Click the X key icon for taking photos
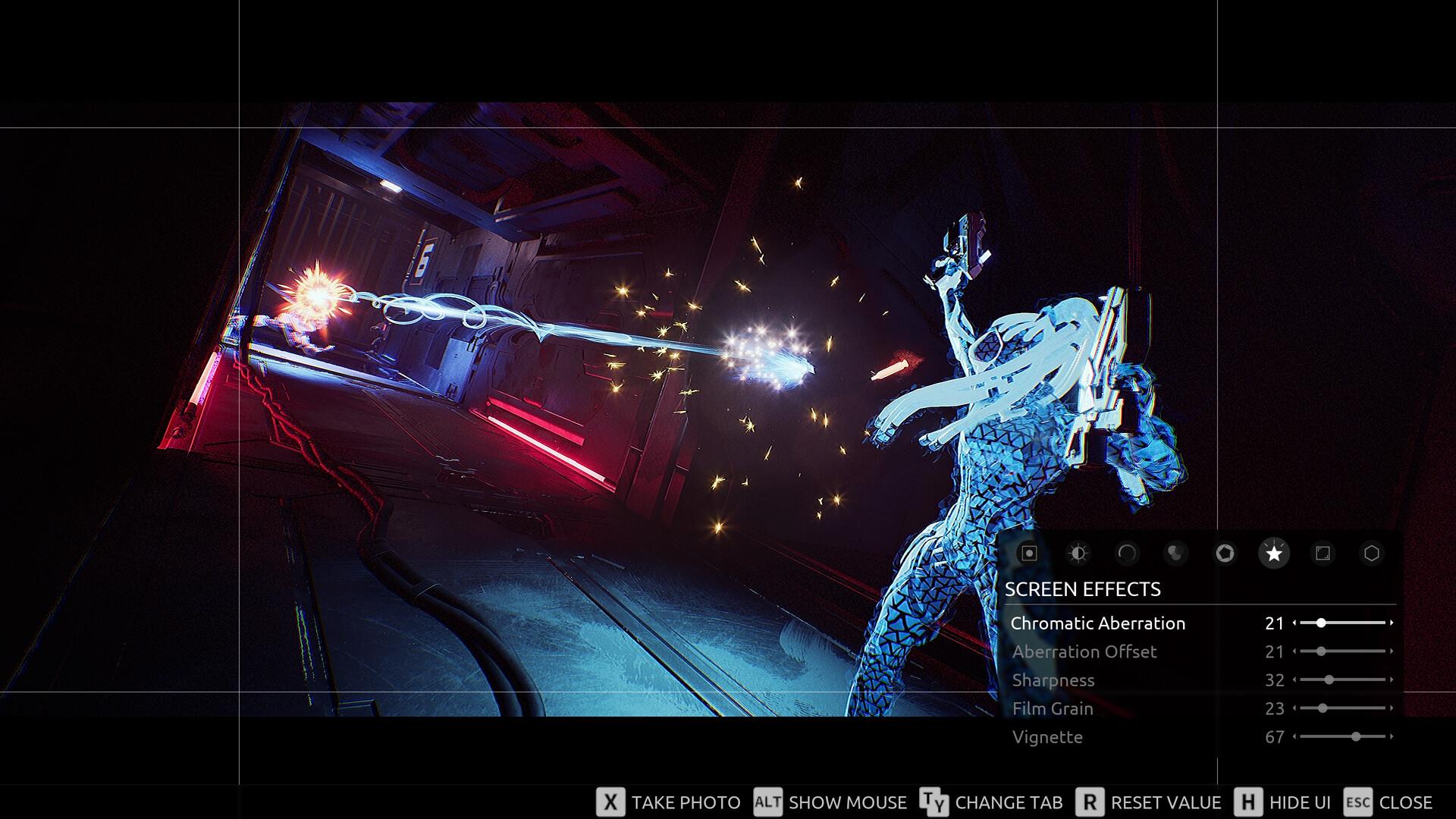Viewport: 1456px width, 819px height. (610, 802)
